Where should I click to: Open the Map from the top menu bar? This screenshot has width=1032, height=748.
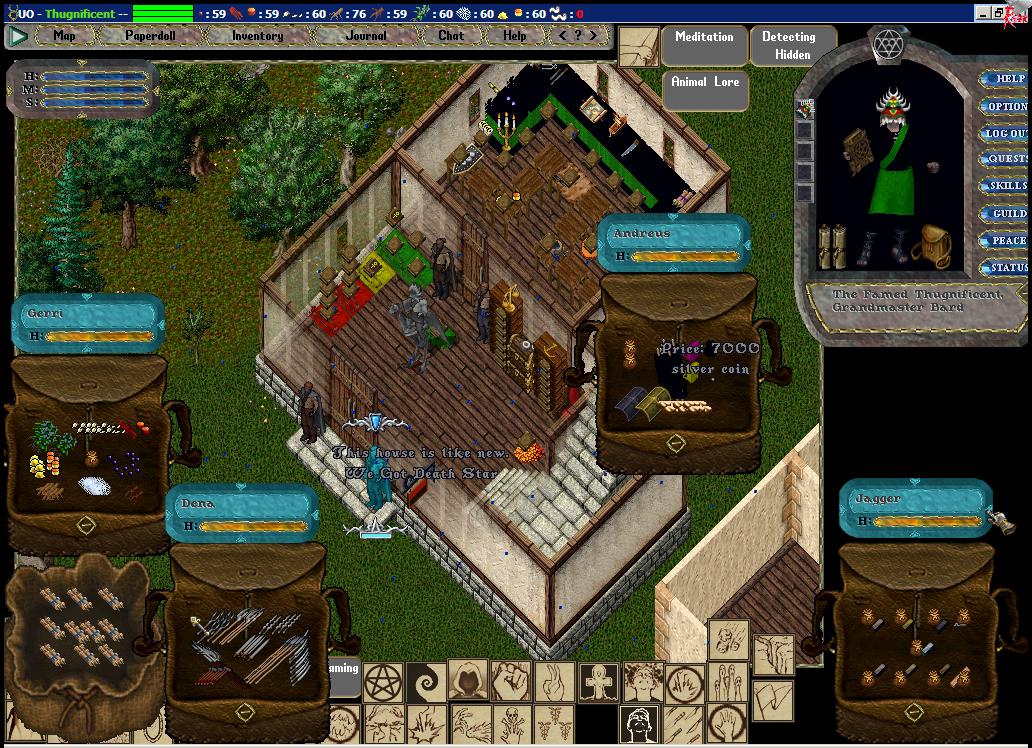(64, 36)
